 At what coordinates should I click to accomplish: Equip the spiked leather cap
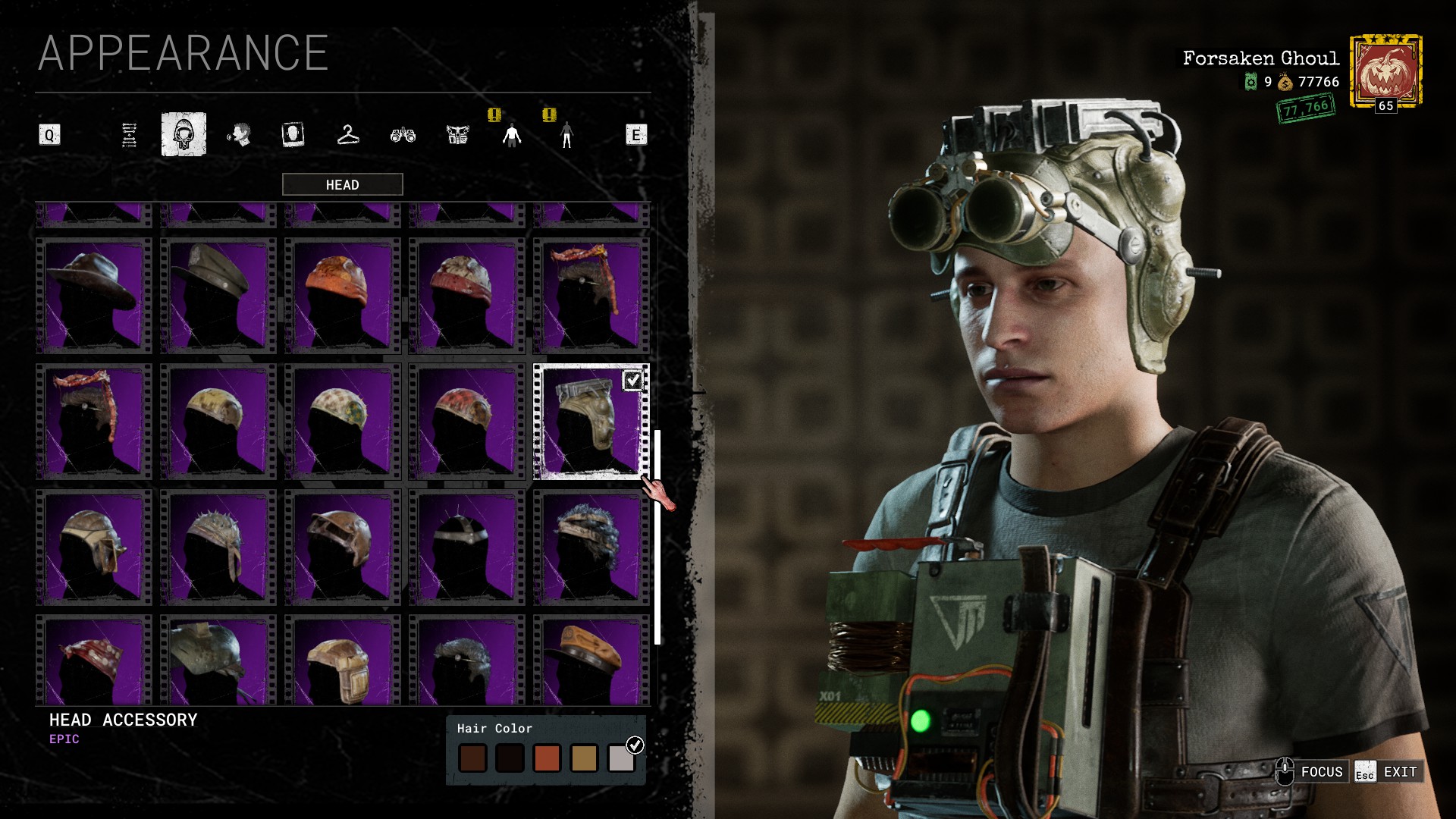(x=218, y=548)
